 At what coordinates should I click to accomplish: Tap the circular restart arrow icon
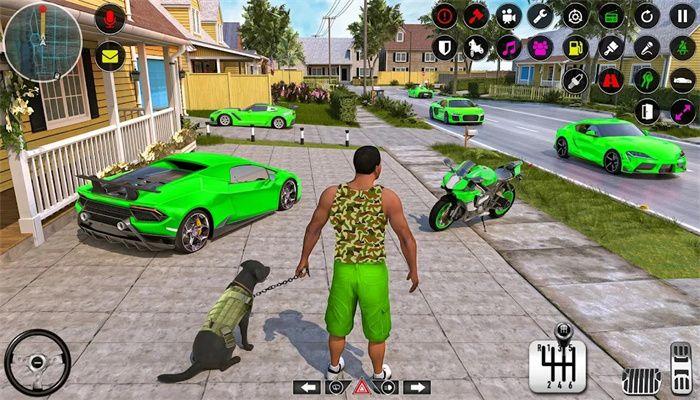647,16
